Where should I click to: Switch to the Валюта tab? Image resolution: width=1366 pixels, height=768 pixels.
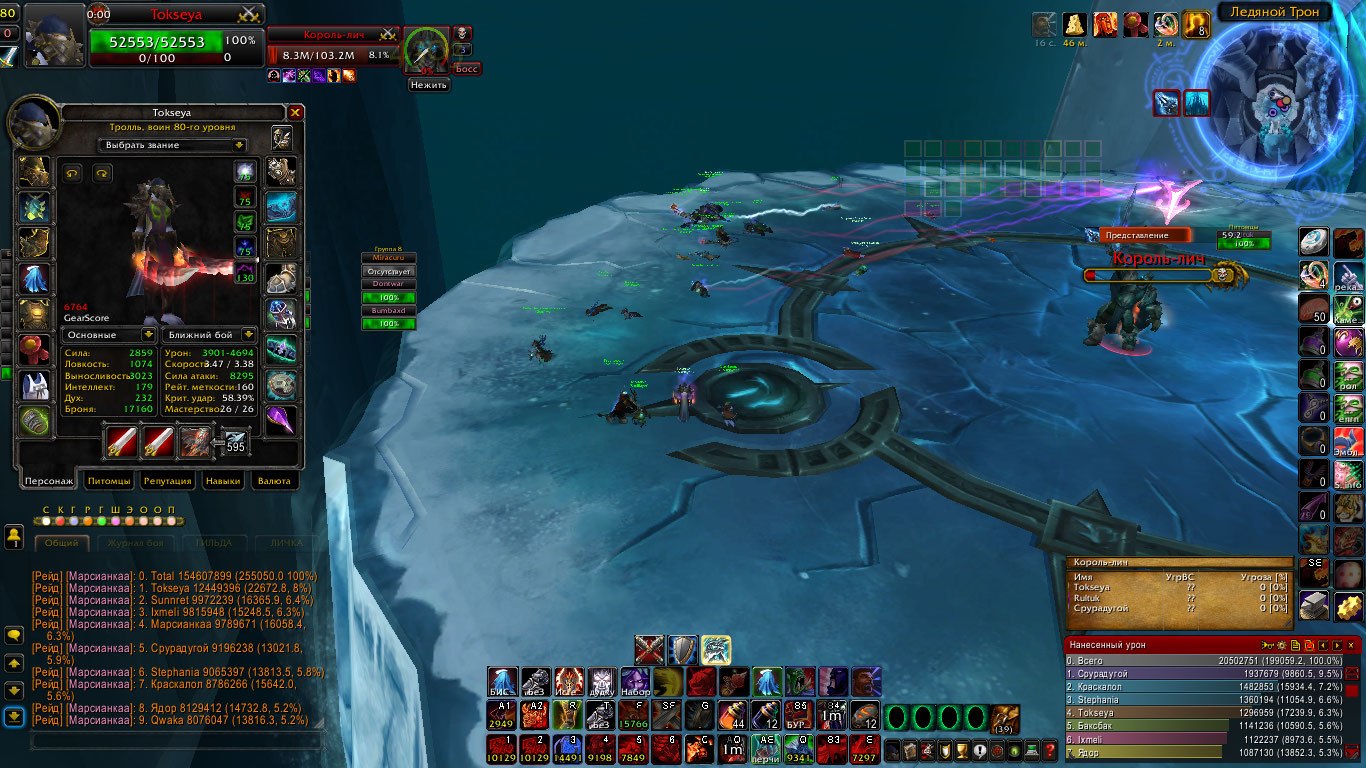(274, 481)
